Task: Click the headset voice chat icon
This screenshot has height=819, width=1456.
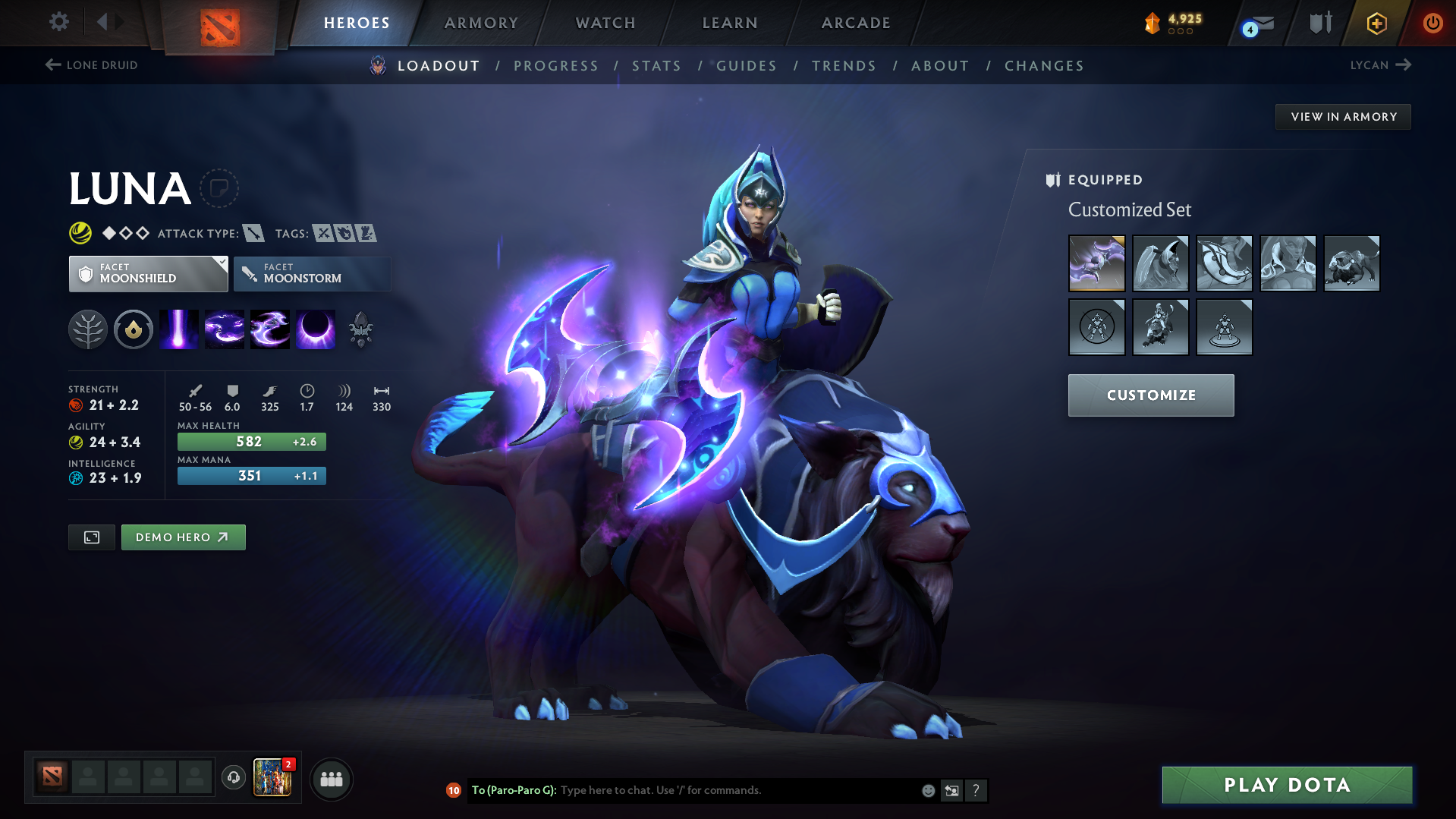Action: click(x=233, y=779)
